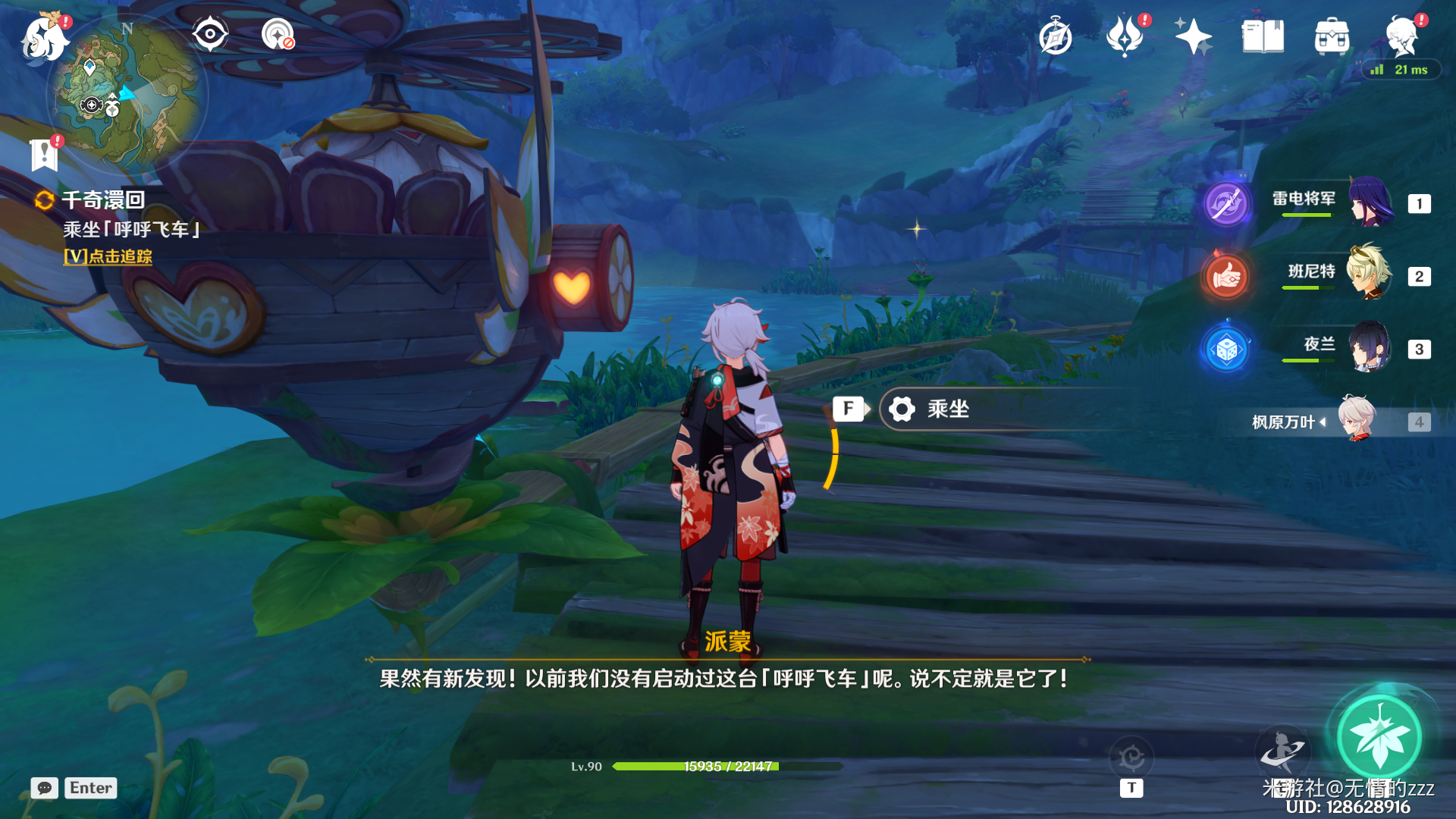Toggle the elemental sight eye icon
Viewport: 1456px width, 819px height.
point(210,34)
